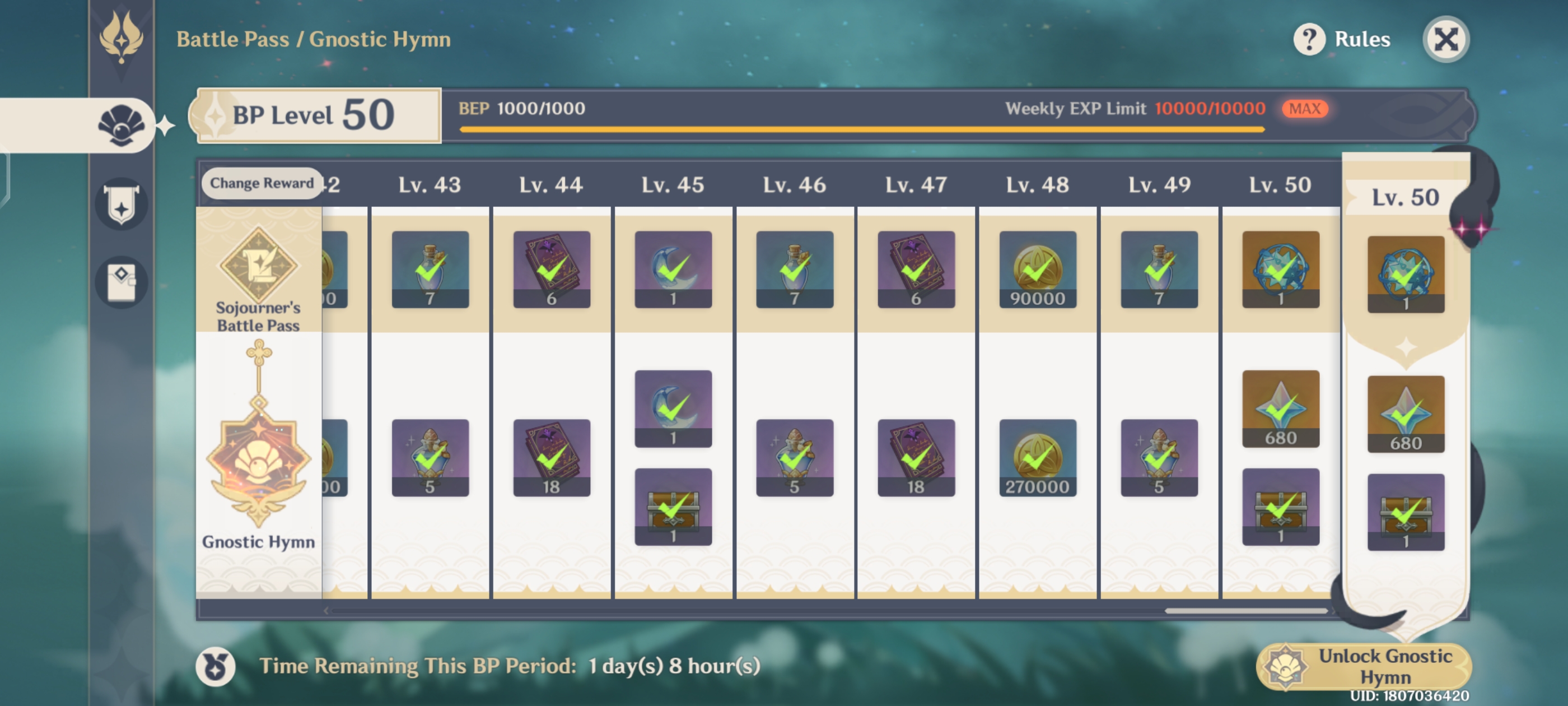Tap the Lv. 43 free potion flask reward

430,270
